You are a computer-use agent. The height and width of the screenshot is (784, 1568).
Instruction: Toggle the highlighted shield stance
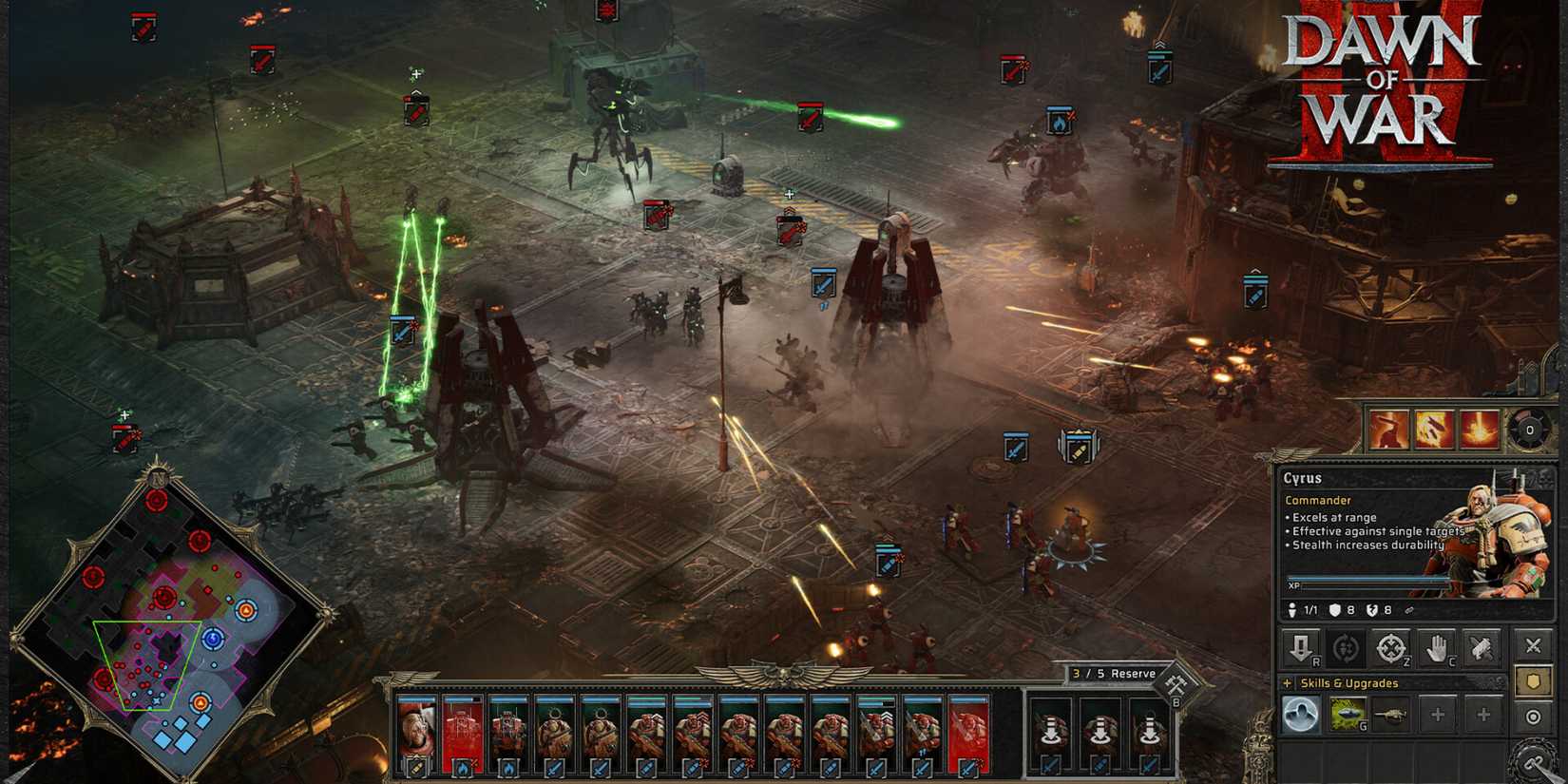coord(1532,682)
